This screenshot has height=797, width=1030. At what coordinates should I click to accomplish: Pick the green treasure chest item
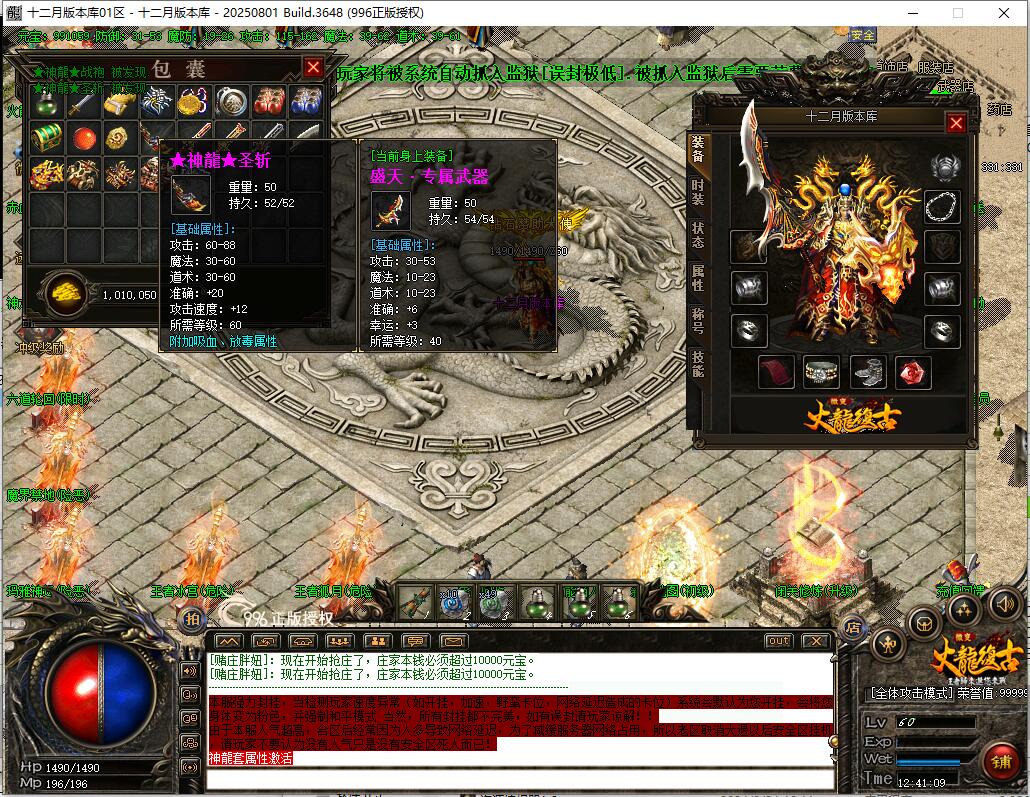[45, 137]
